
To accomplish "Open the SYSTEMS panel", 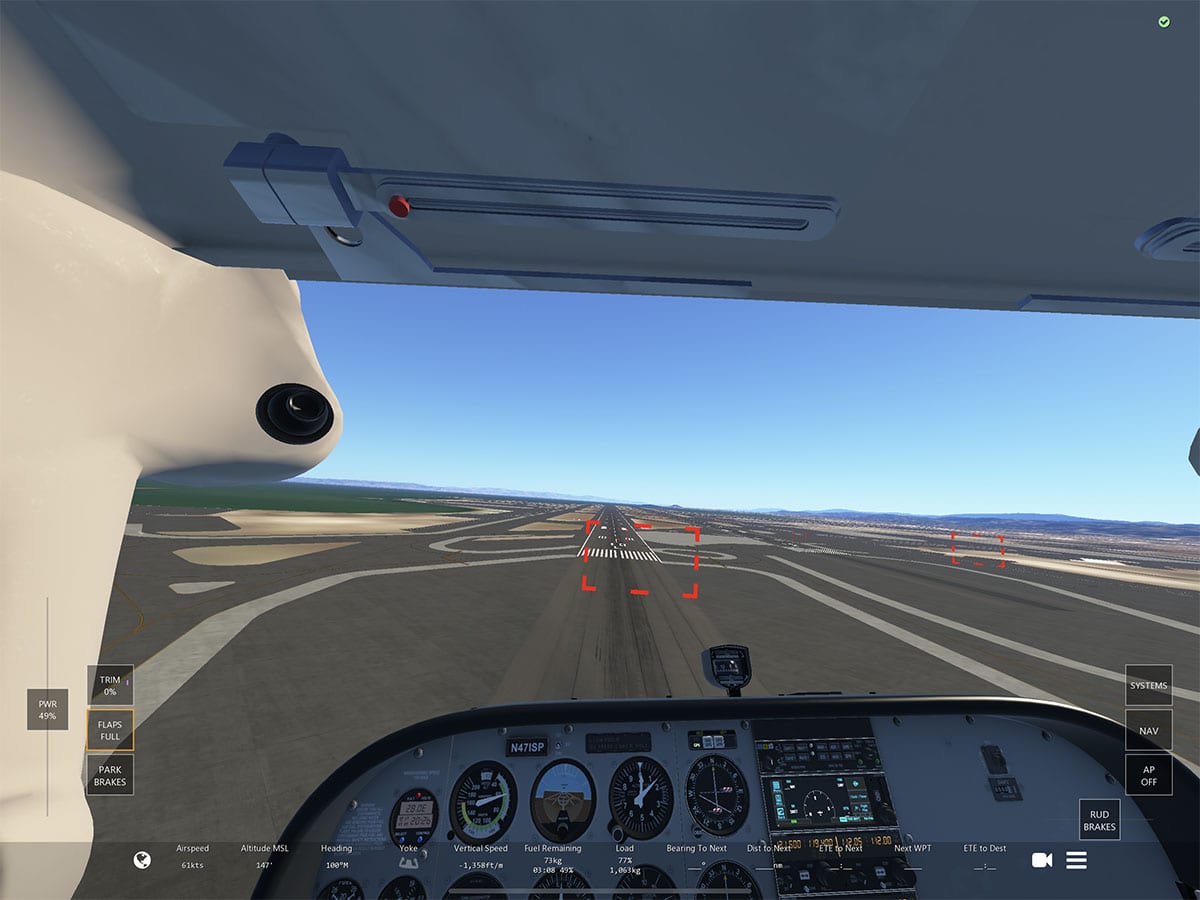I will point(1148,686).
